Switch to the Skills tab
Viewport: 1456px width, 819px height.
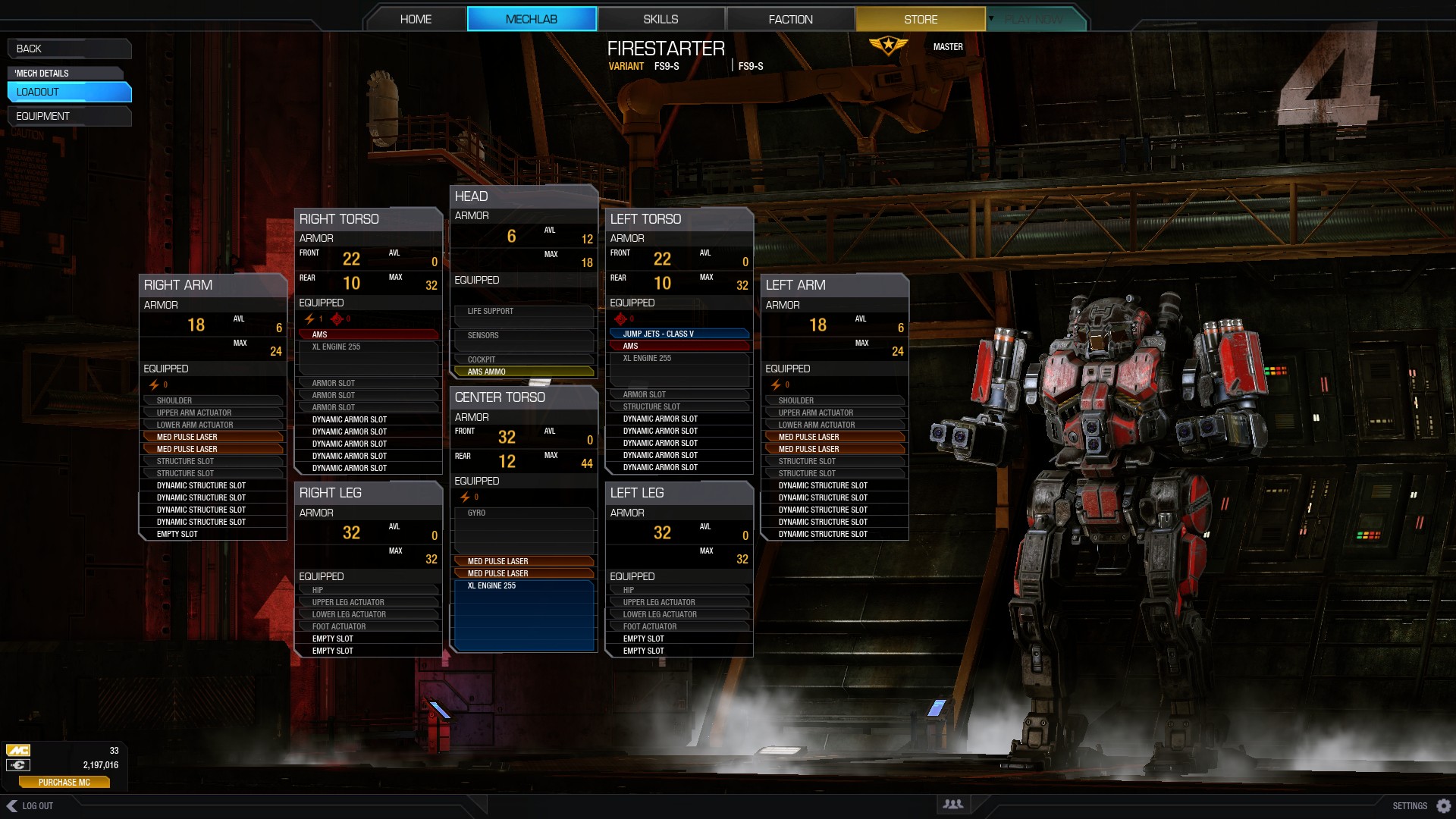tap(661, 19)
